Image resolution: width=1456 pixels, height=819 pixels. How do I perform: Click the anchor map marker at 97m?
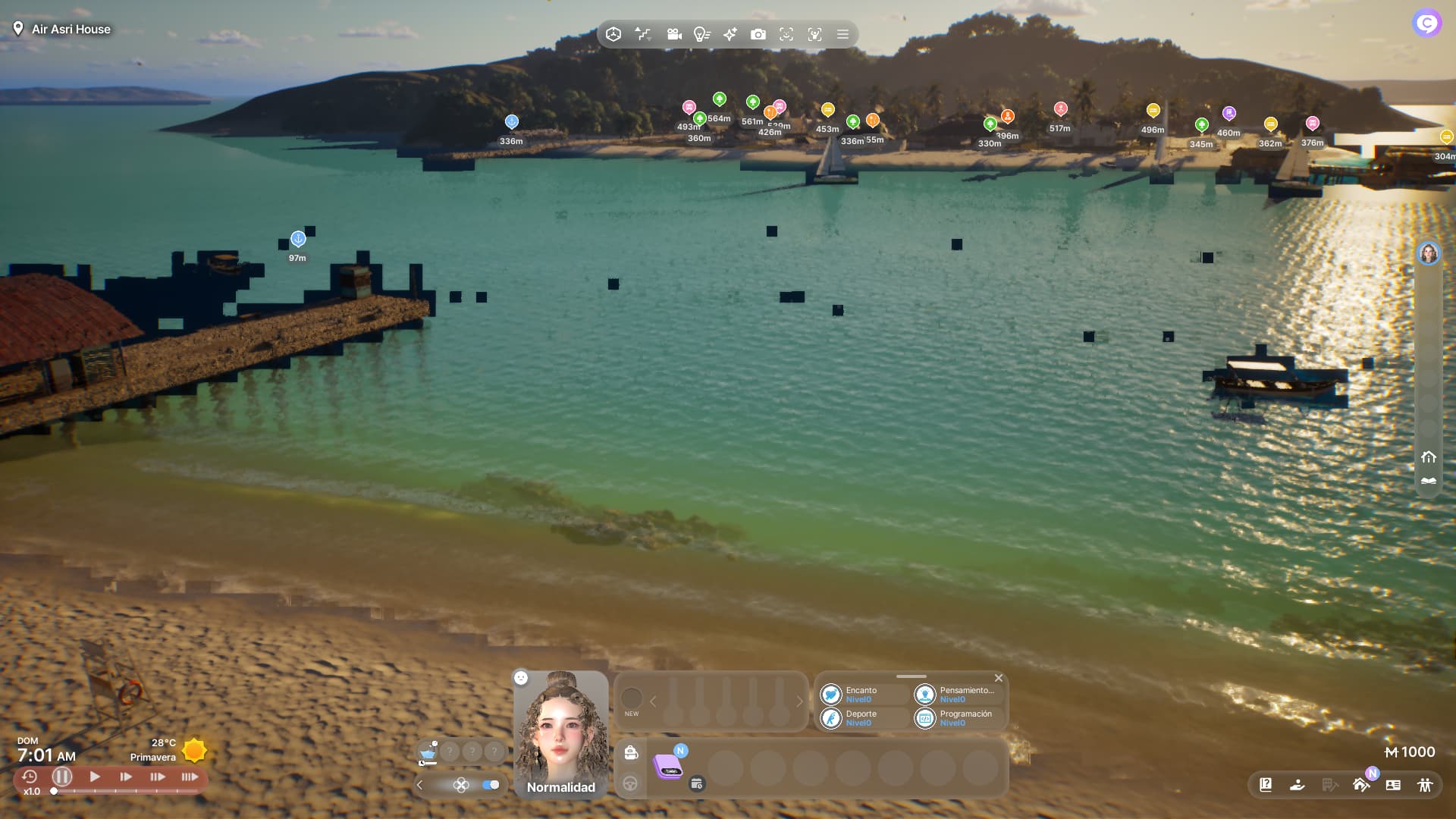click(298, 239)
